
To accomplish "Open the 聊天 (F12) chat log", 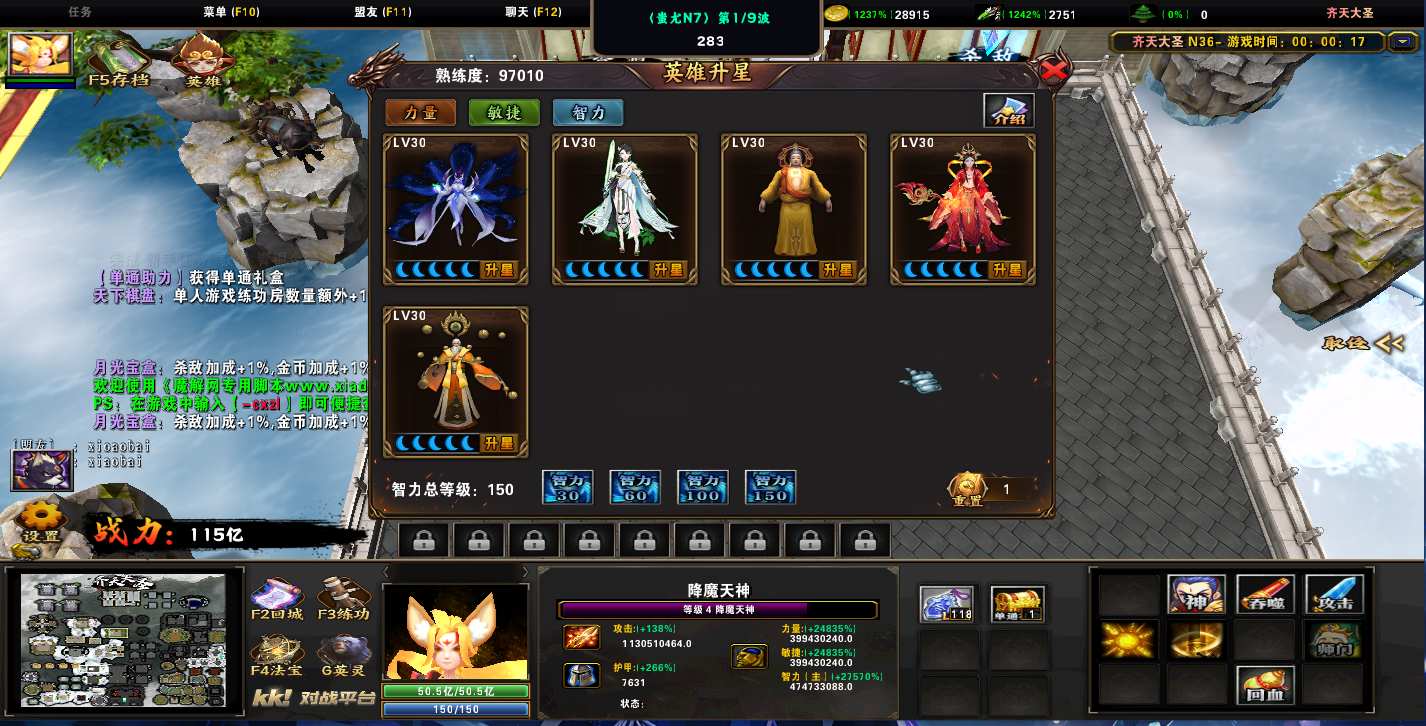I will (533, 13).
